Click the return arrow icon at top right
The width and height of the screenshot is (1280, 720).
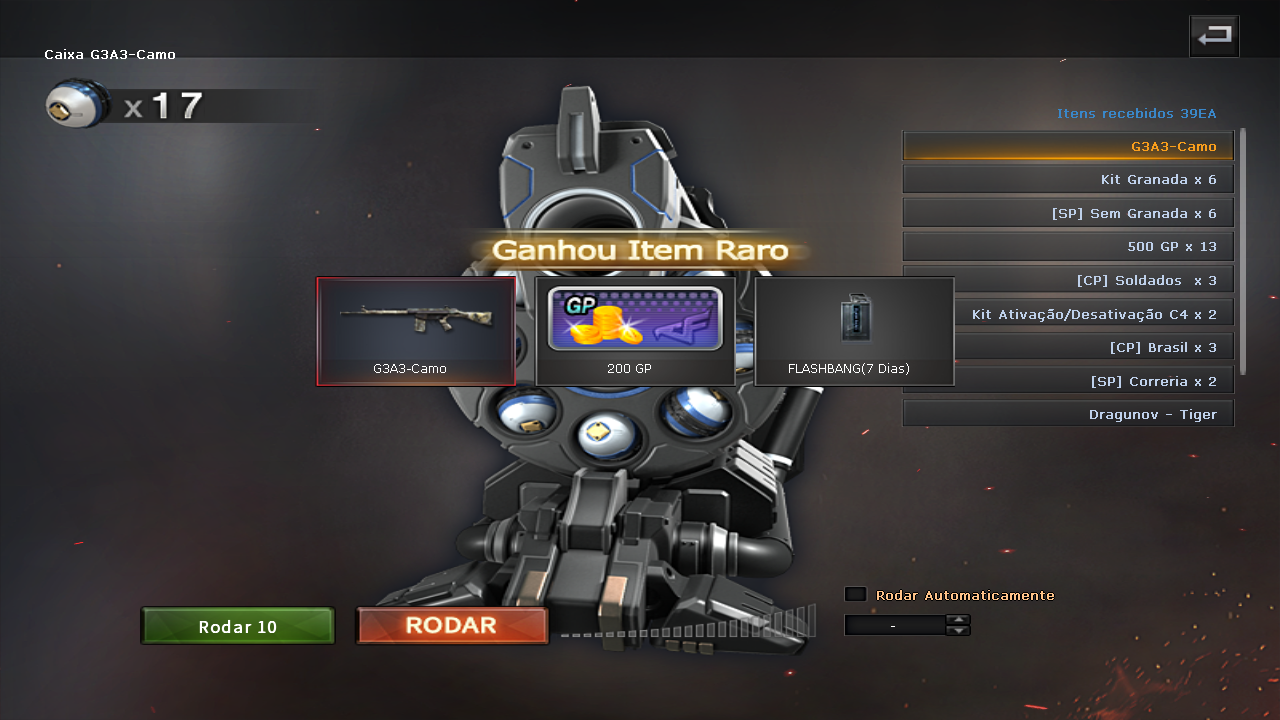click(1213, 35)
